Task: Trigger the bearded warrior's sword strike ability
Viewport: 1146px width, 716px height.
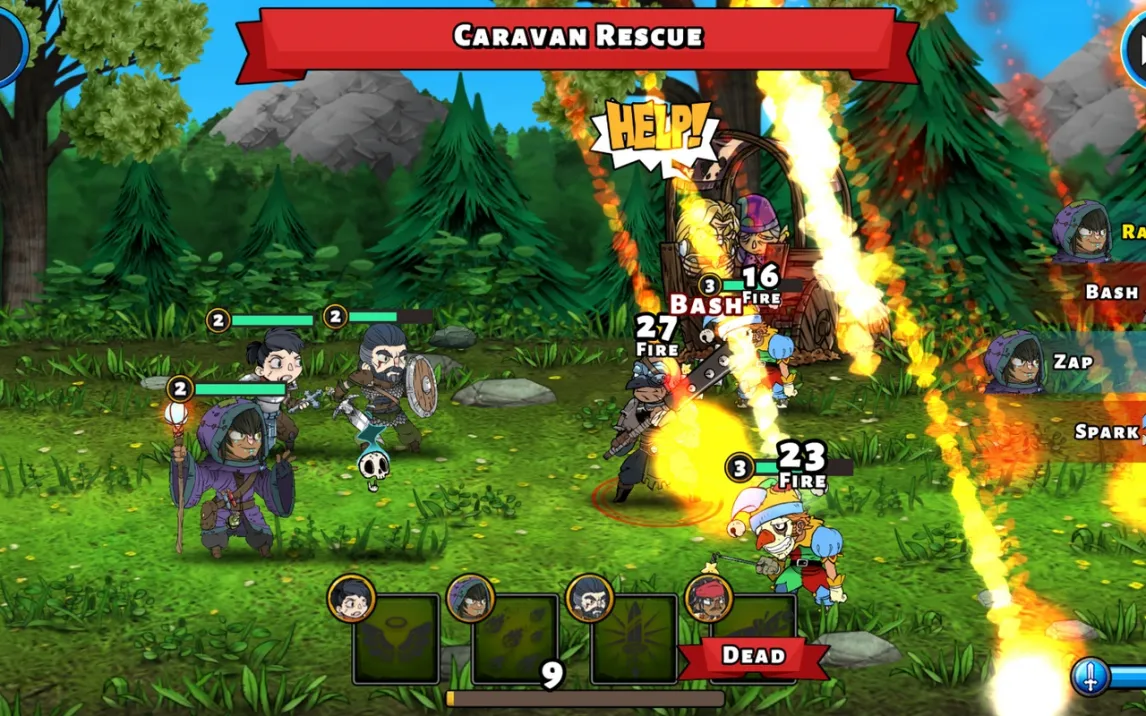Action: coord(634,640)
